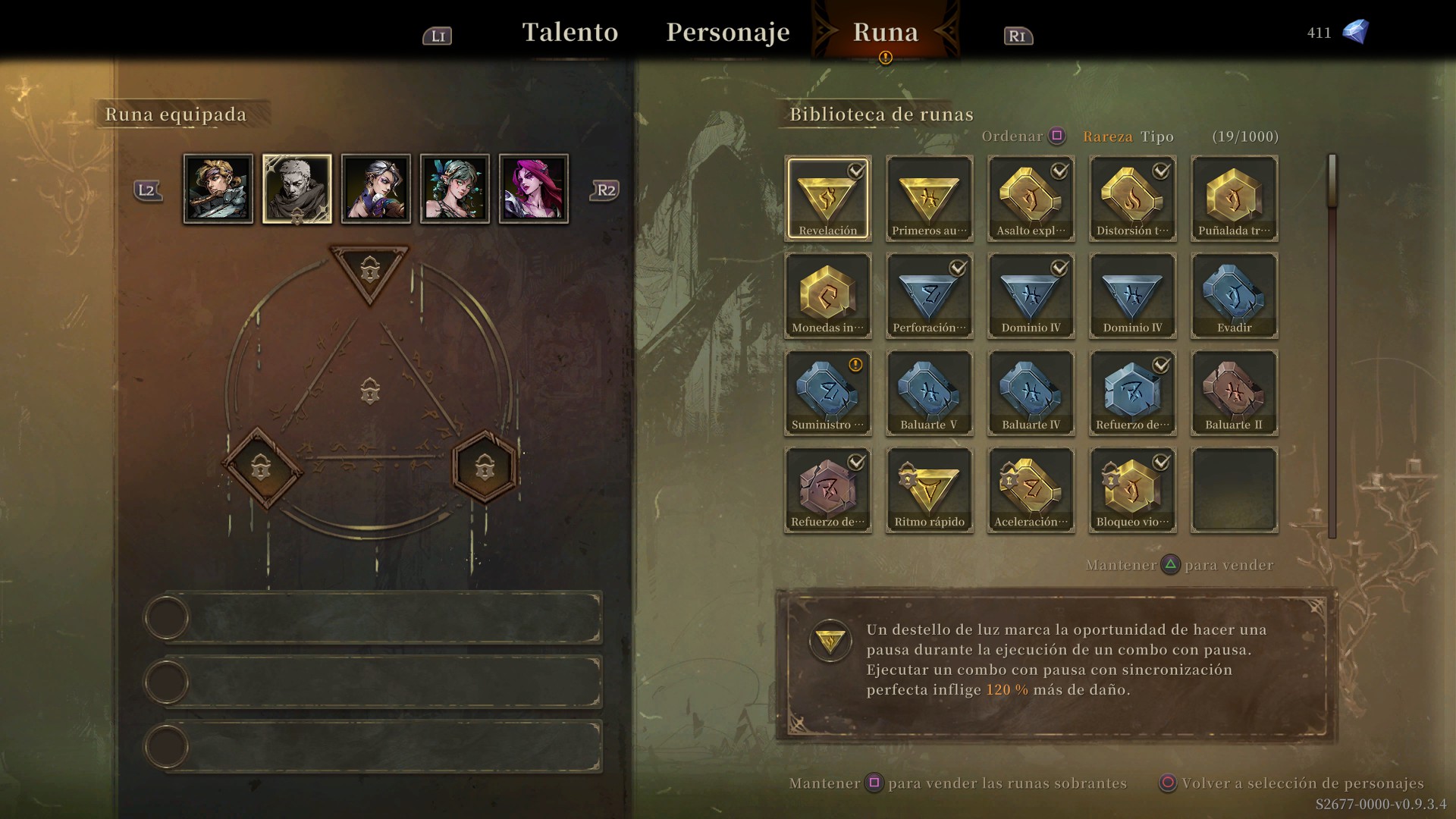Open the Personaje tab
1456x819 pixels.
coord(727,32)
